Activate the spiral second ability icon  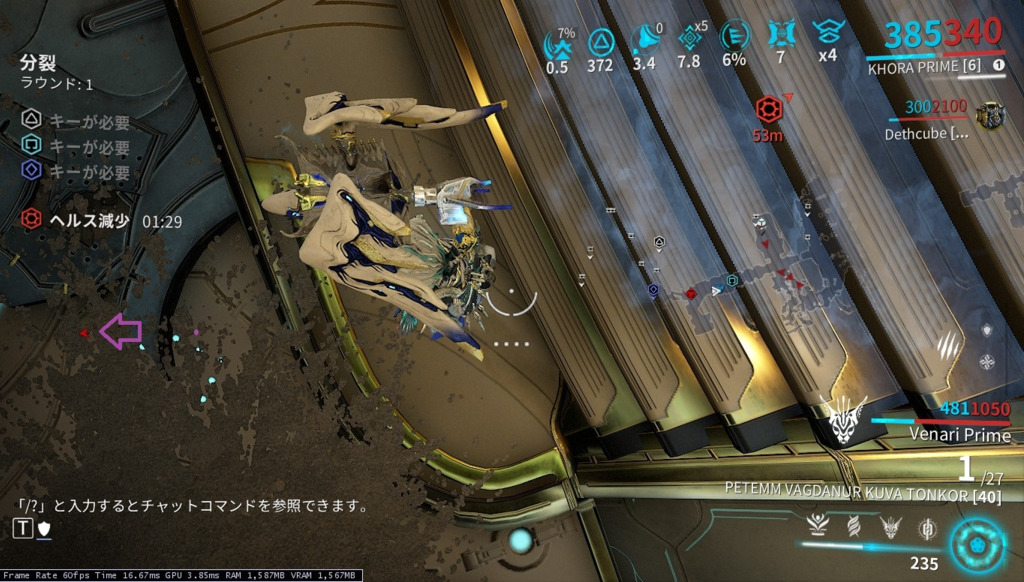[853, 527]
